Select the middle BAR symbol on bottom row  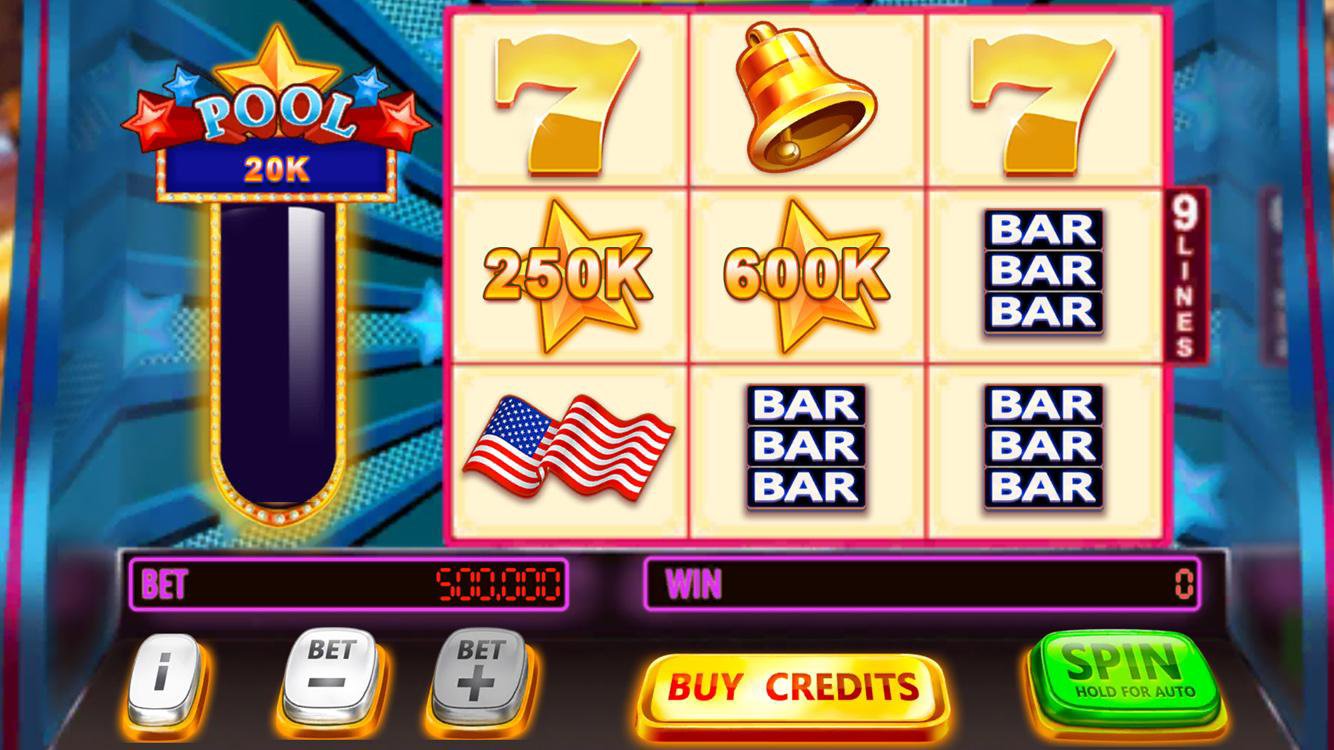click(806, 445)
